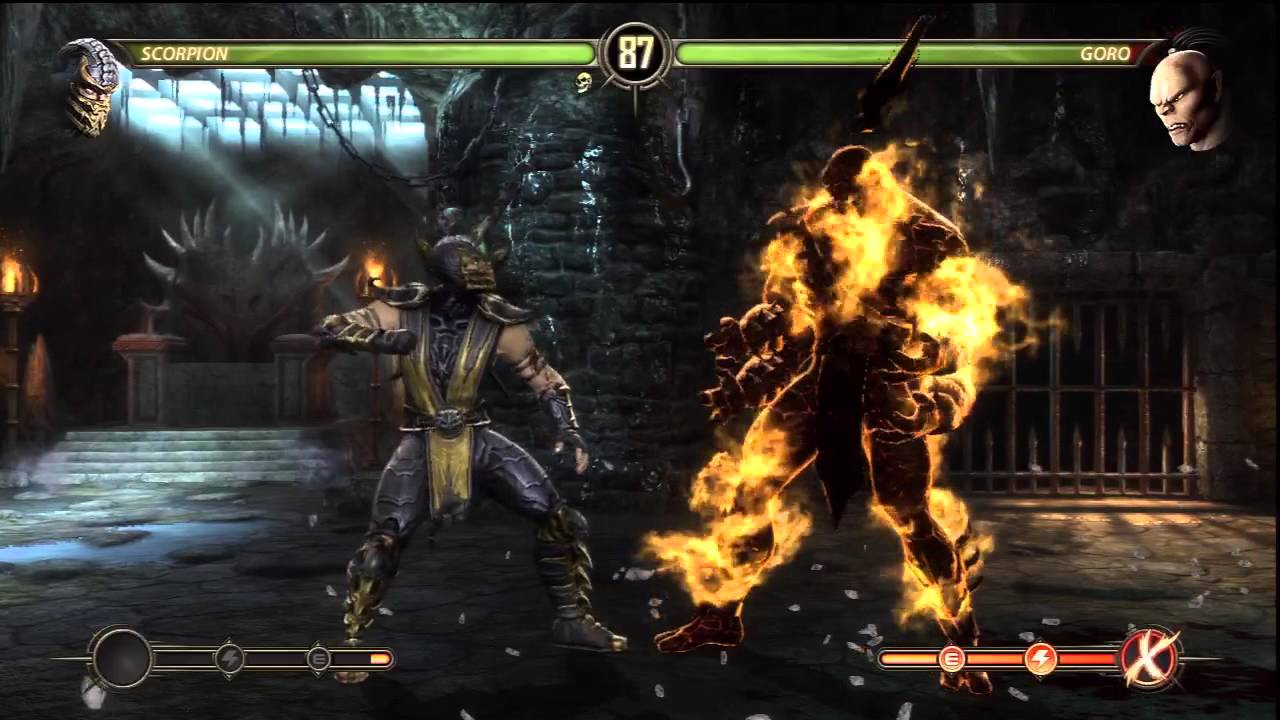Click the small skull round-win icon
This screenshot has height=720, width=1280.
tap(584, 82)
